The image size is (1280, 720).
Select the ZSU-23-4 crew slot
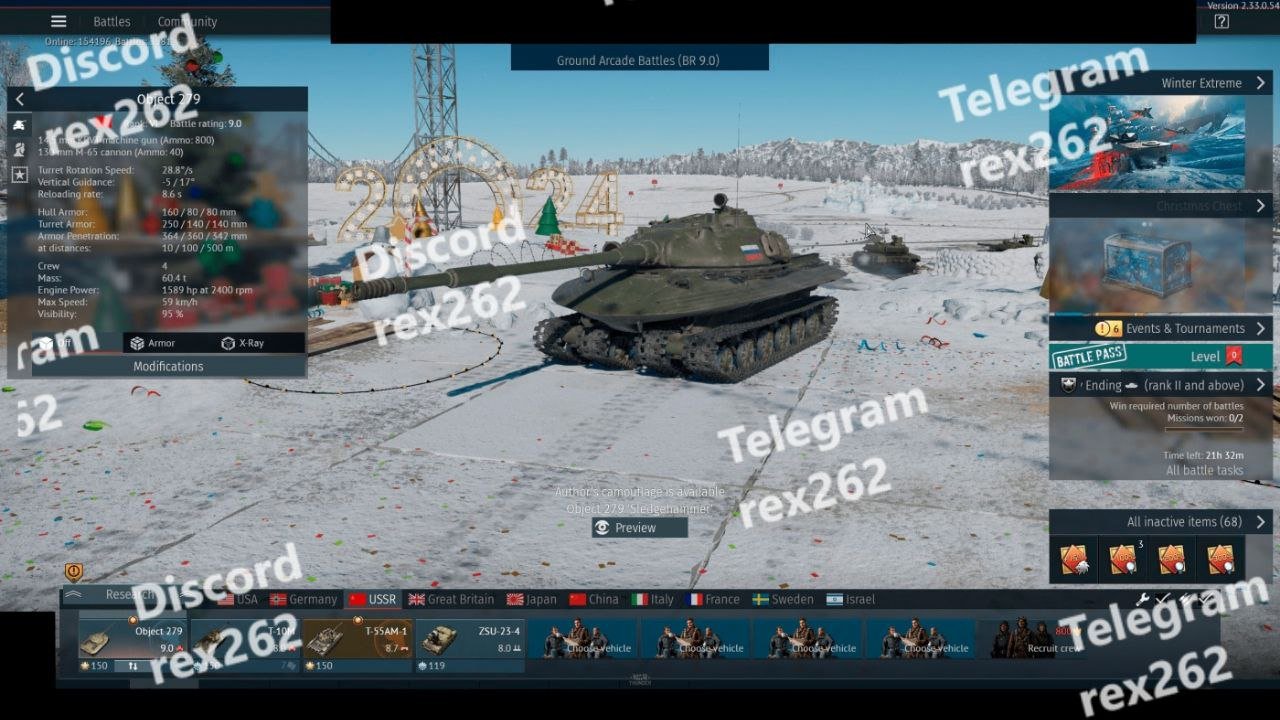point(469,639)
